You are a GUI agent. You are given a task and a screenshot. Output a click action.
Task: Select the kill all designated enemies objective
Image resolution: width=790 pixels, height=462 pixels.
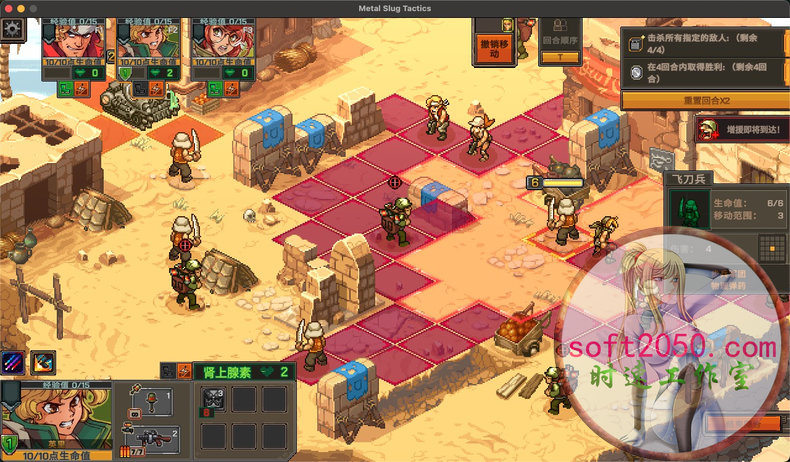click(705, 42)
